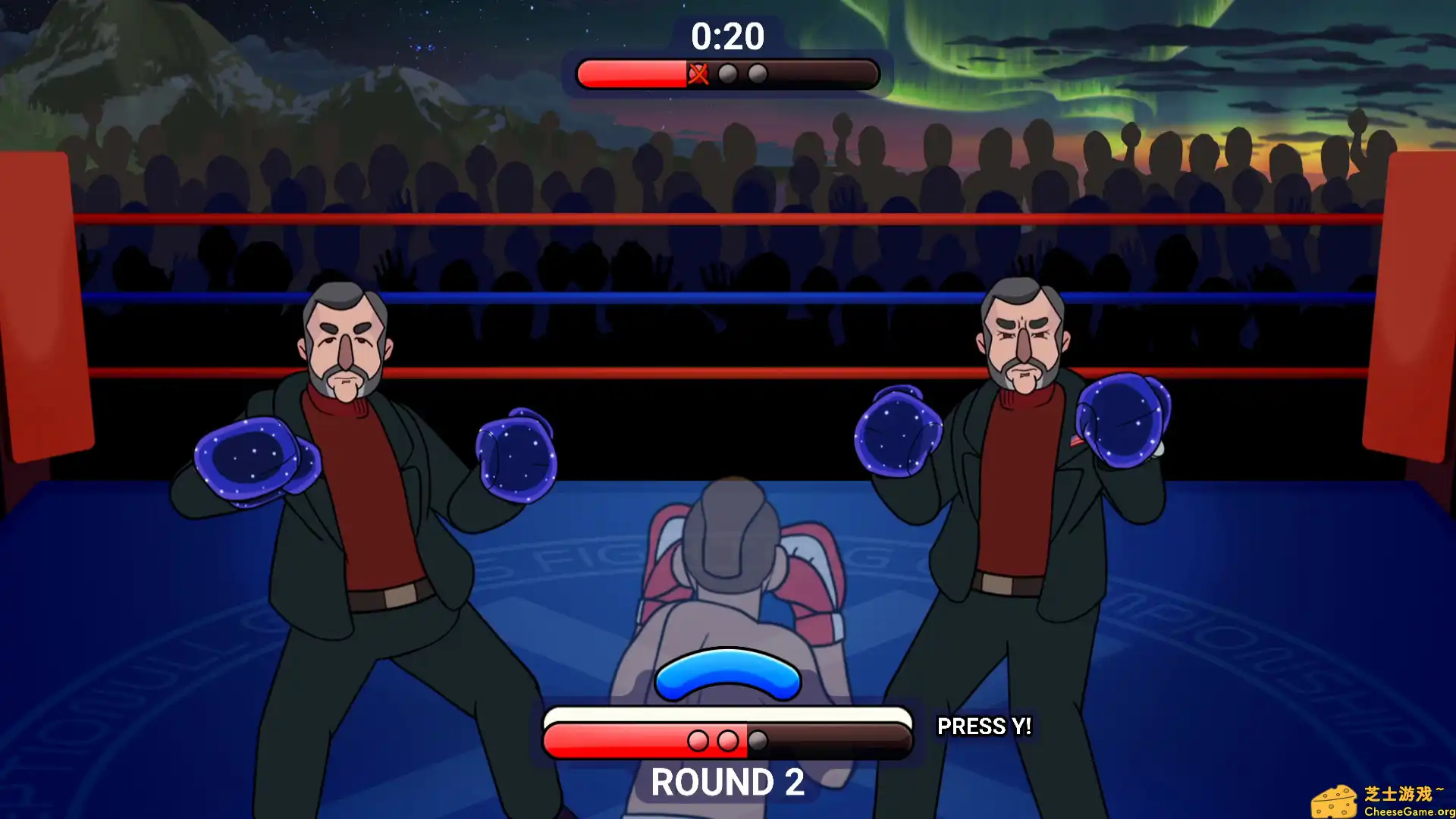Click the right-side opponent character
This screenshot has width=1456, height=819.
[x=1024, y=470]
